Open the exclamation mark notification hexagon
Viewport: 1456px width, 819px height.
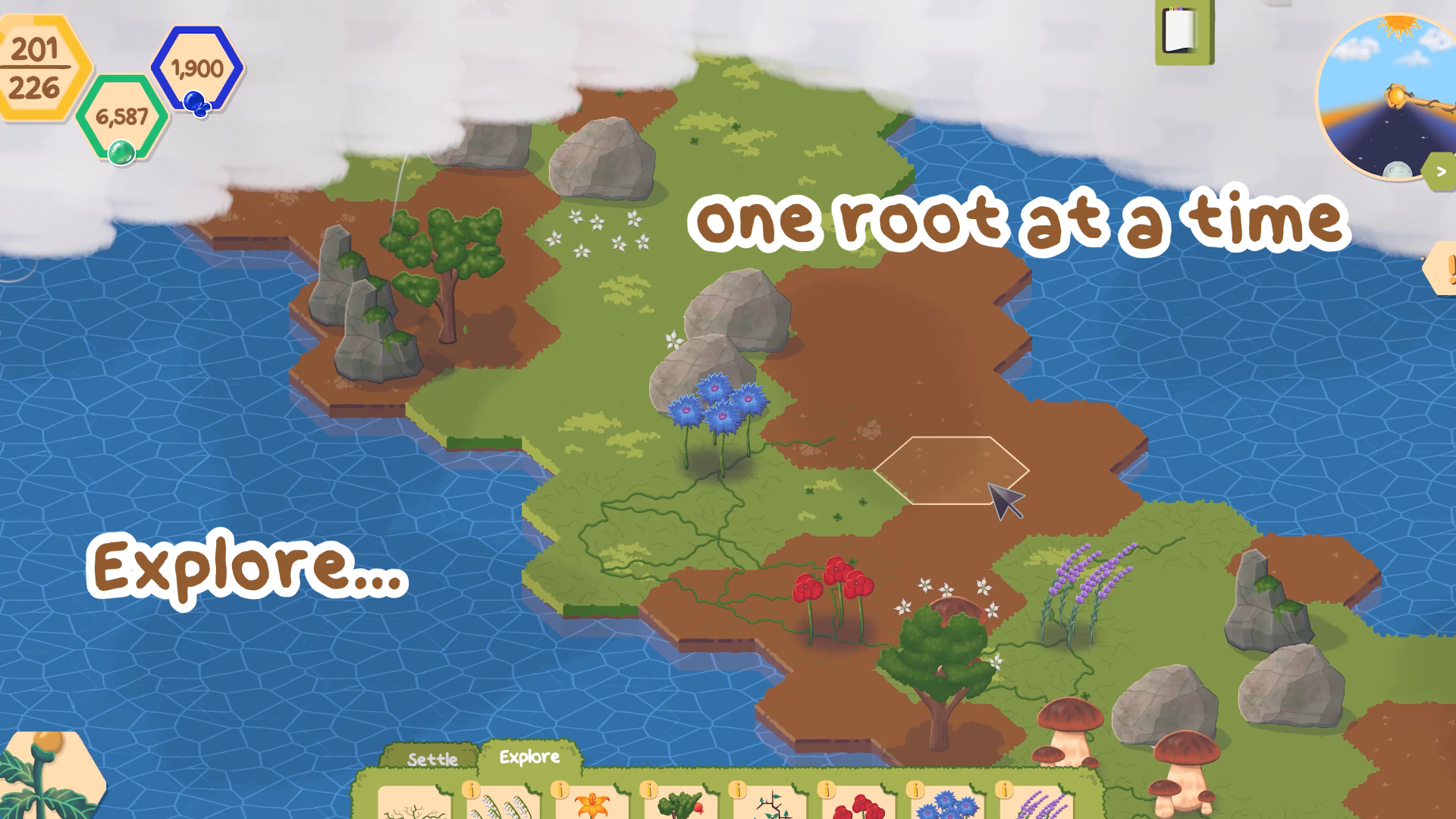1444,268
